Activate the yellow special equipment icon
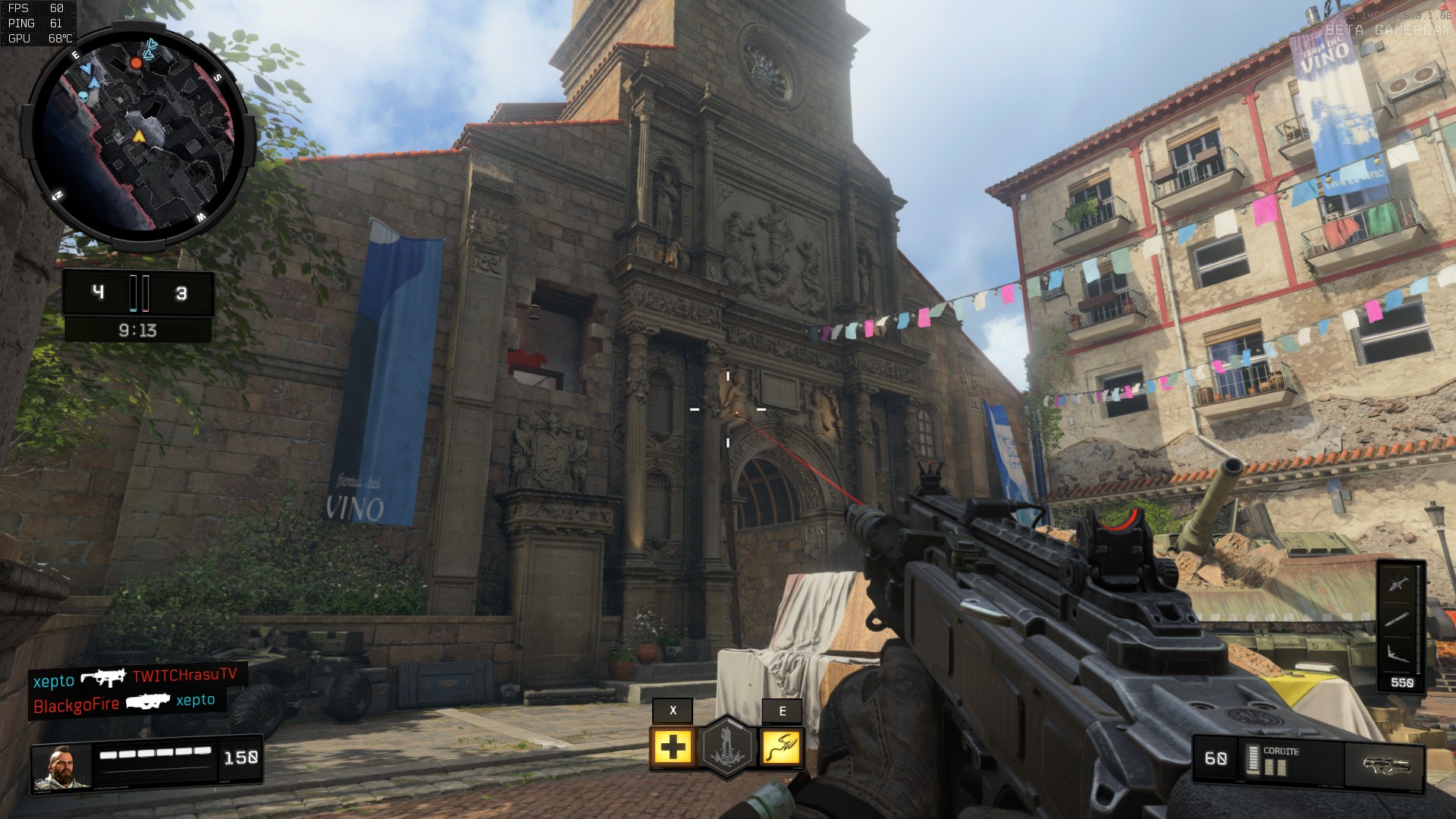The image size is (1456, 819). 781,747
